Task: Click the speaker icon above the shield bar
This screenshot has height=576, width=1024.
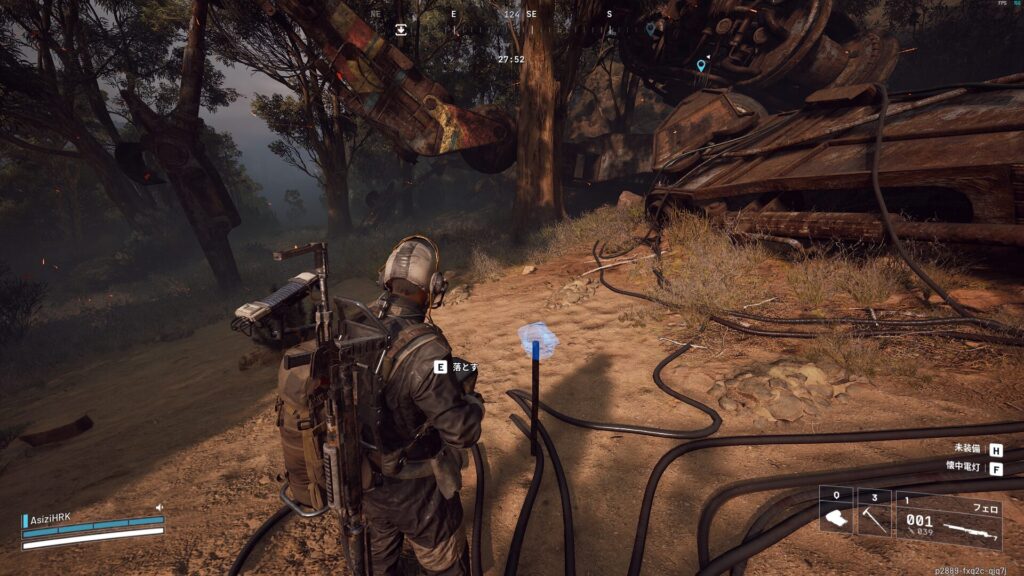Action: click(x=159, y=507)
